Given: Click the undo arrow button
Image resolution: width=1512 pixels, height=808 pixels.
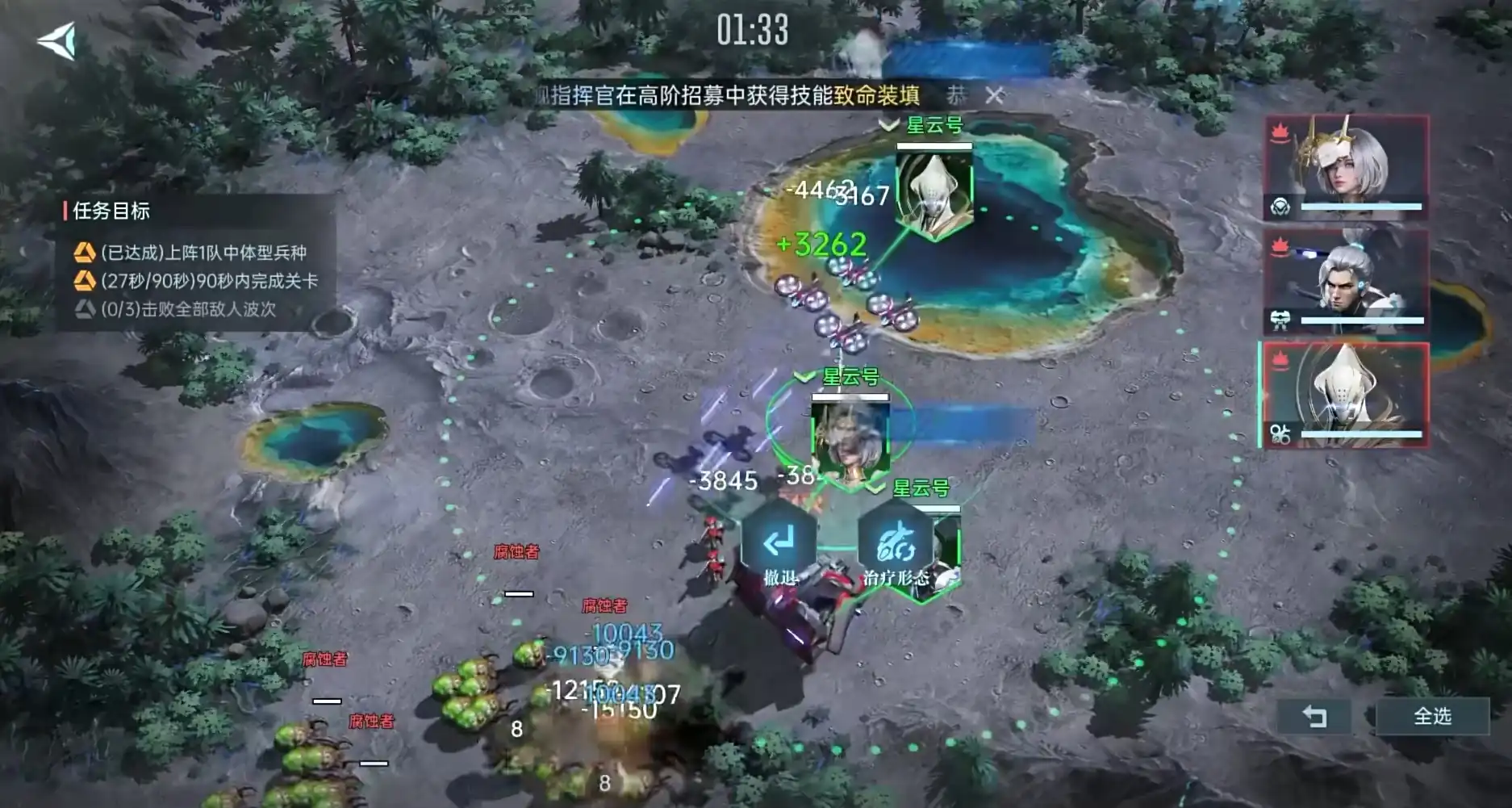Looking at the screenshot, I should 1314,716.
